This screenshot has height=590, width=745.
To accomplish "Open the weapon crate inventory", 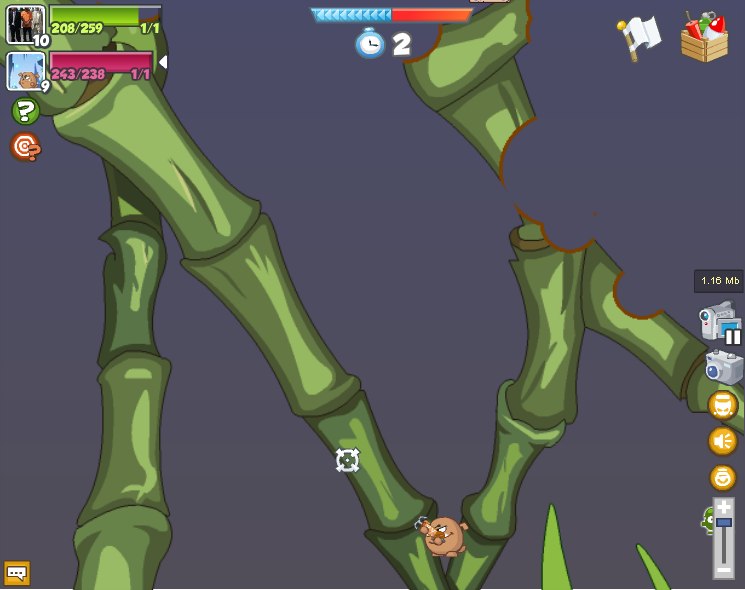I will tap(704, 38).
